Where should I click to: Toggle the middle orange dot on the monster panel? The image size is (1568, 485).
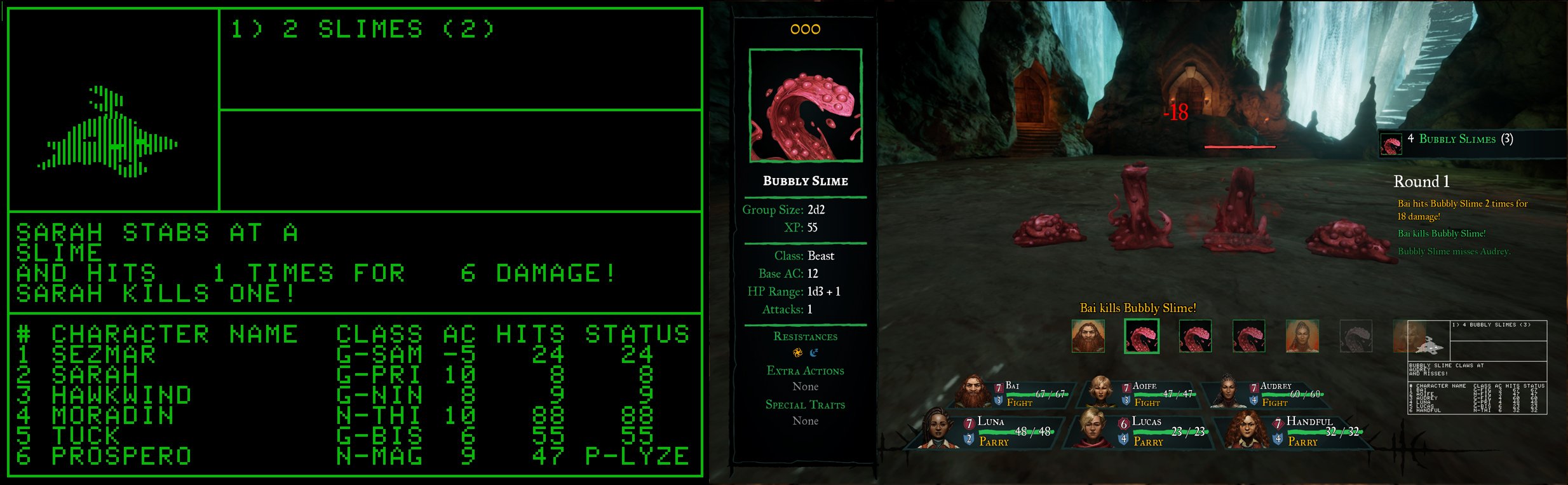tap(804, 28)
